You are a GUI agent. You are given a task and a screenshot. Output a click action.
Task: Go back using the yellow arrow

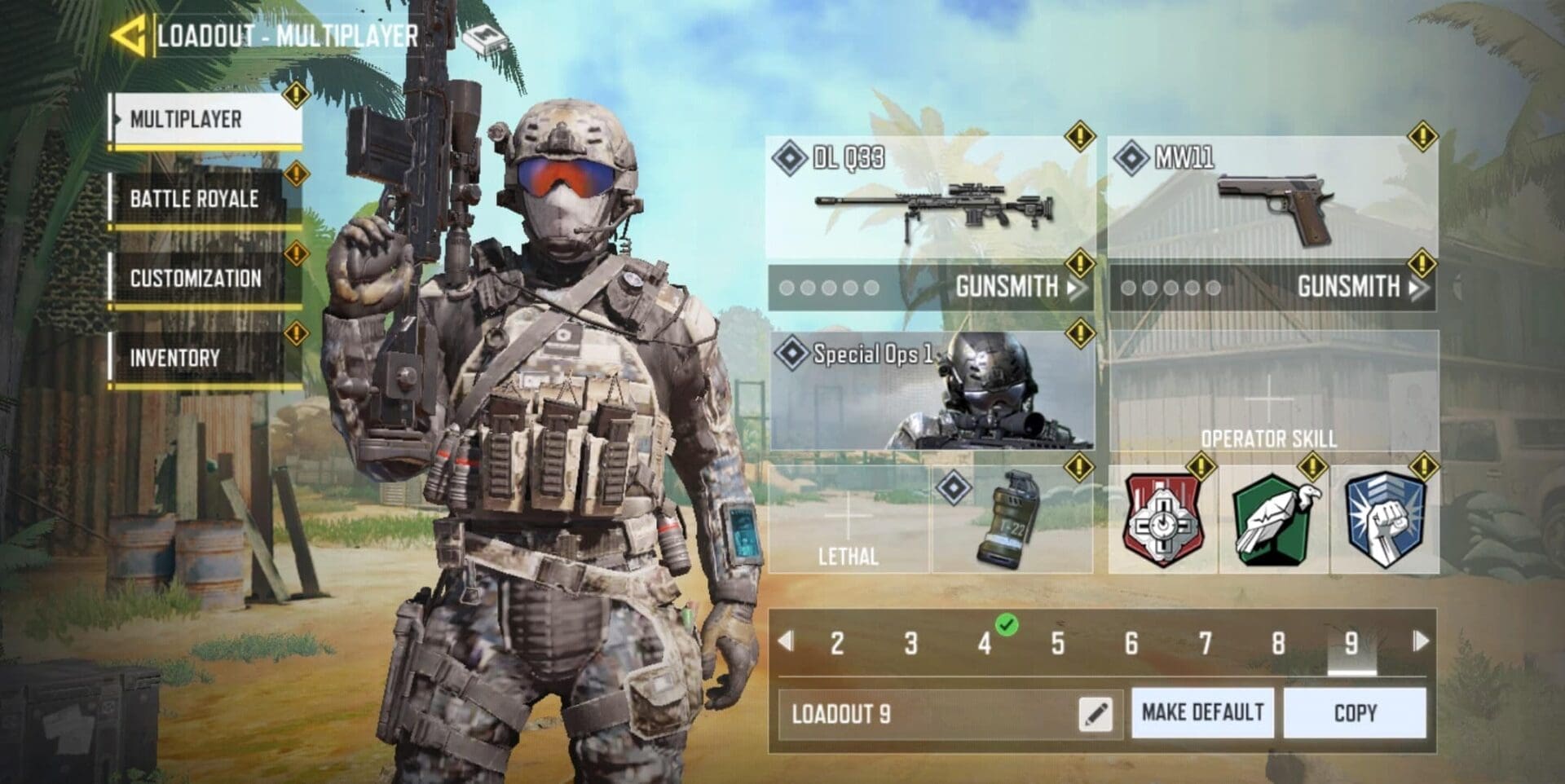click(x=128, y=36)
